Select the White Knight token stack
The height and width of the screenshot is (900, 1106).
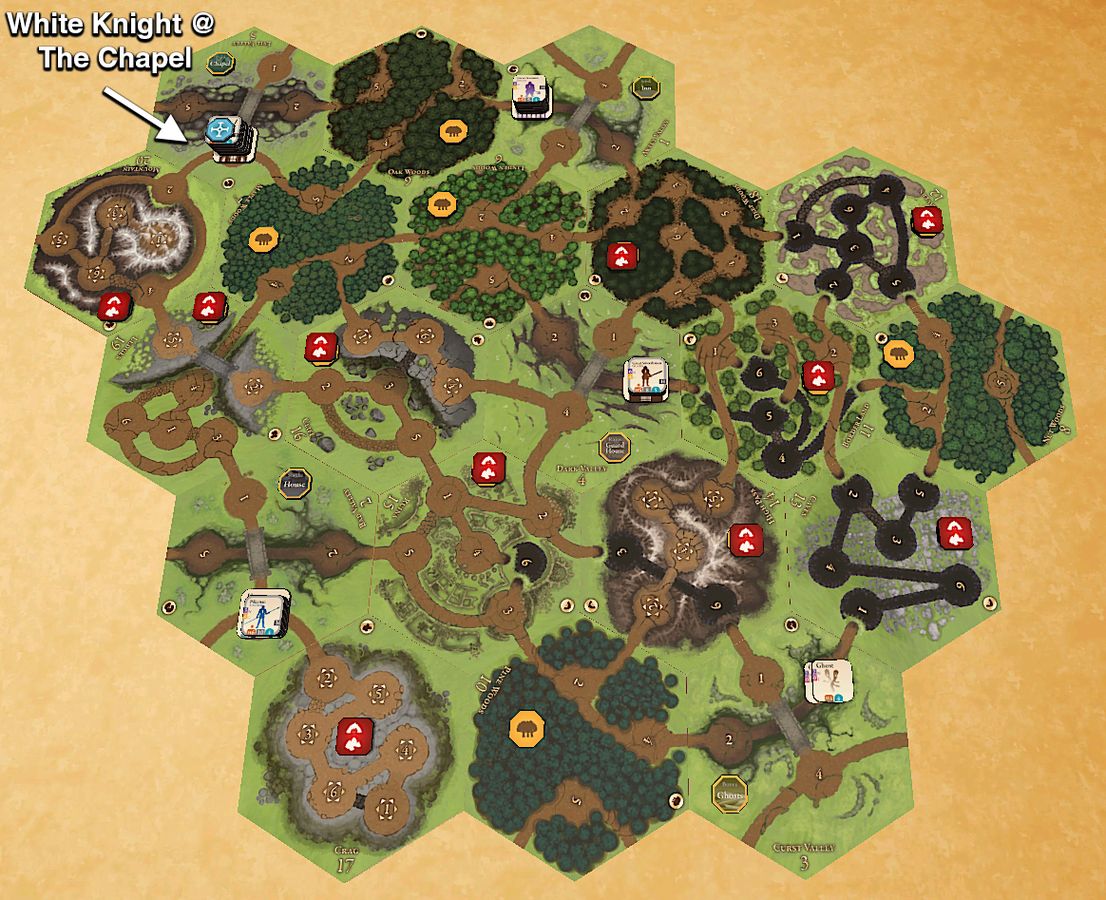[x=228, y=137]
